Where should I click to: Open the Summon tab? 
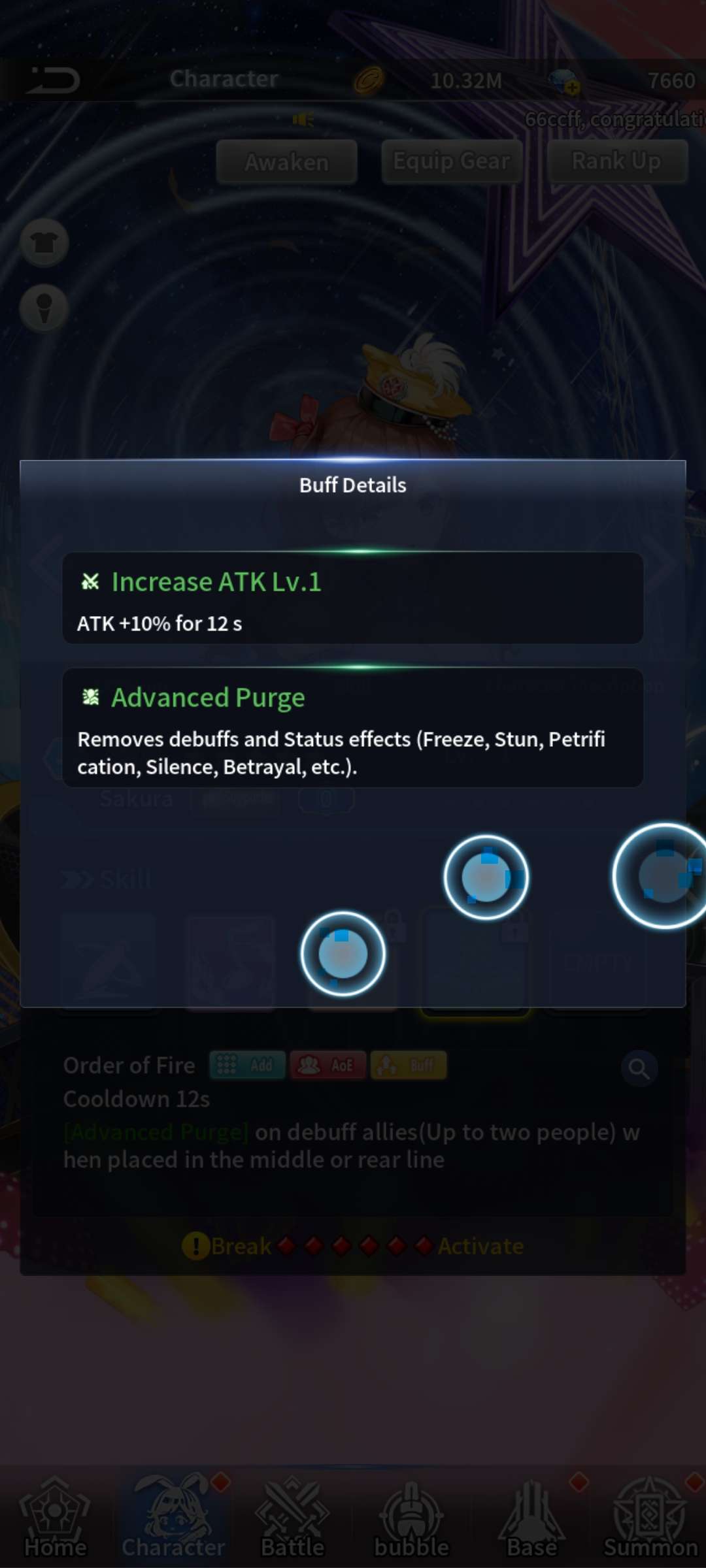(x=650, y=1517)
